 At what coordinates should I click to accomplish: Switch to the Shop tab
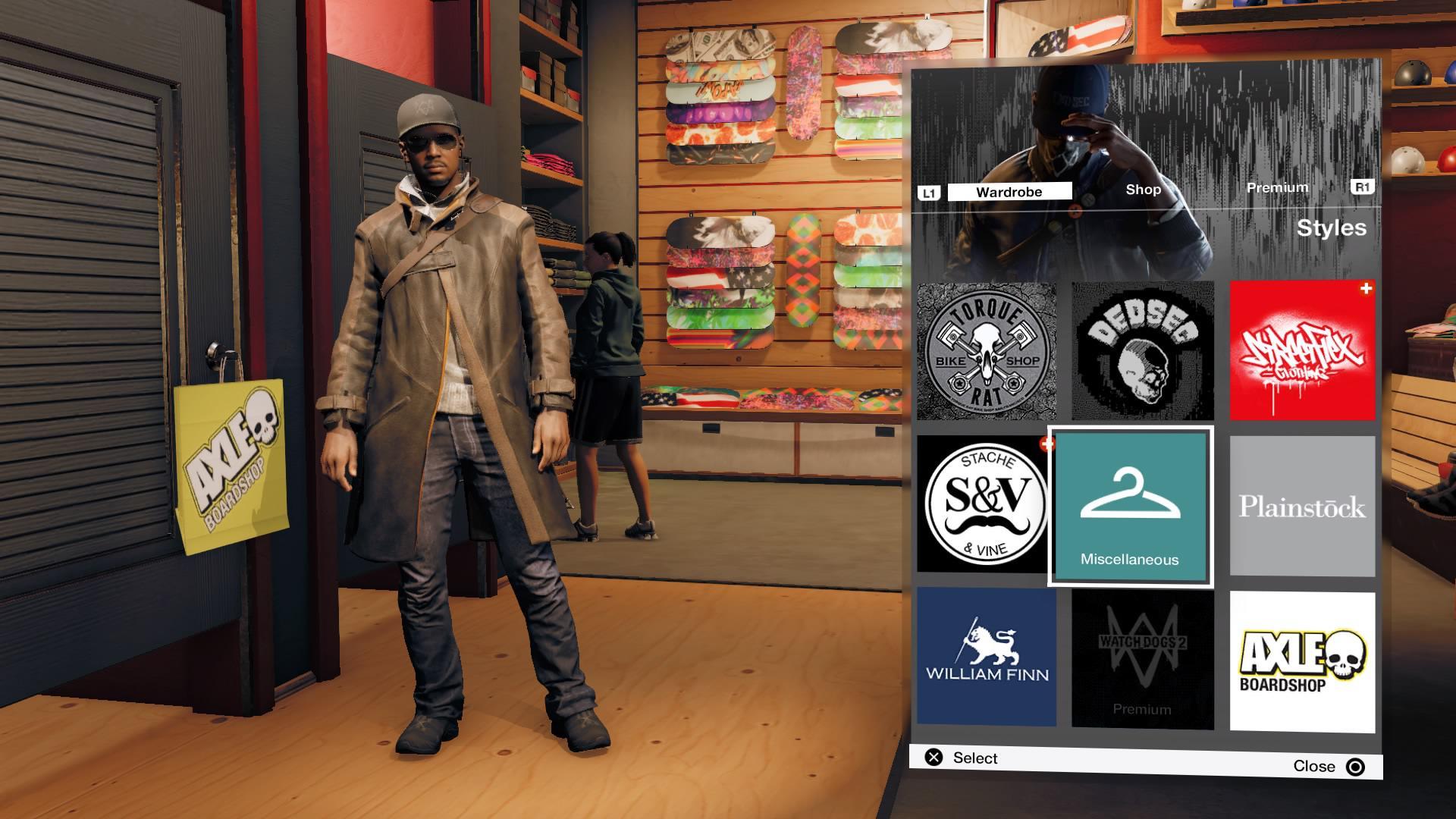(1143, 190)
